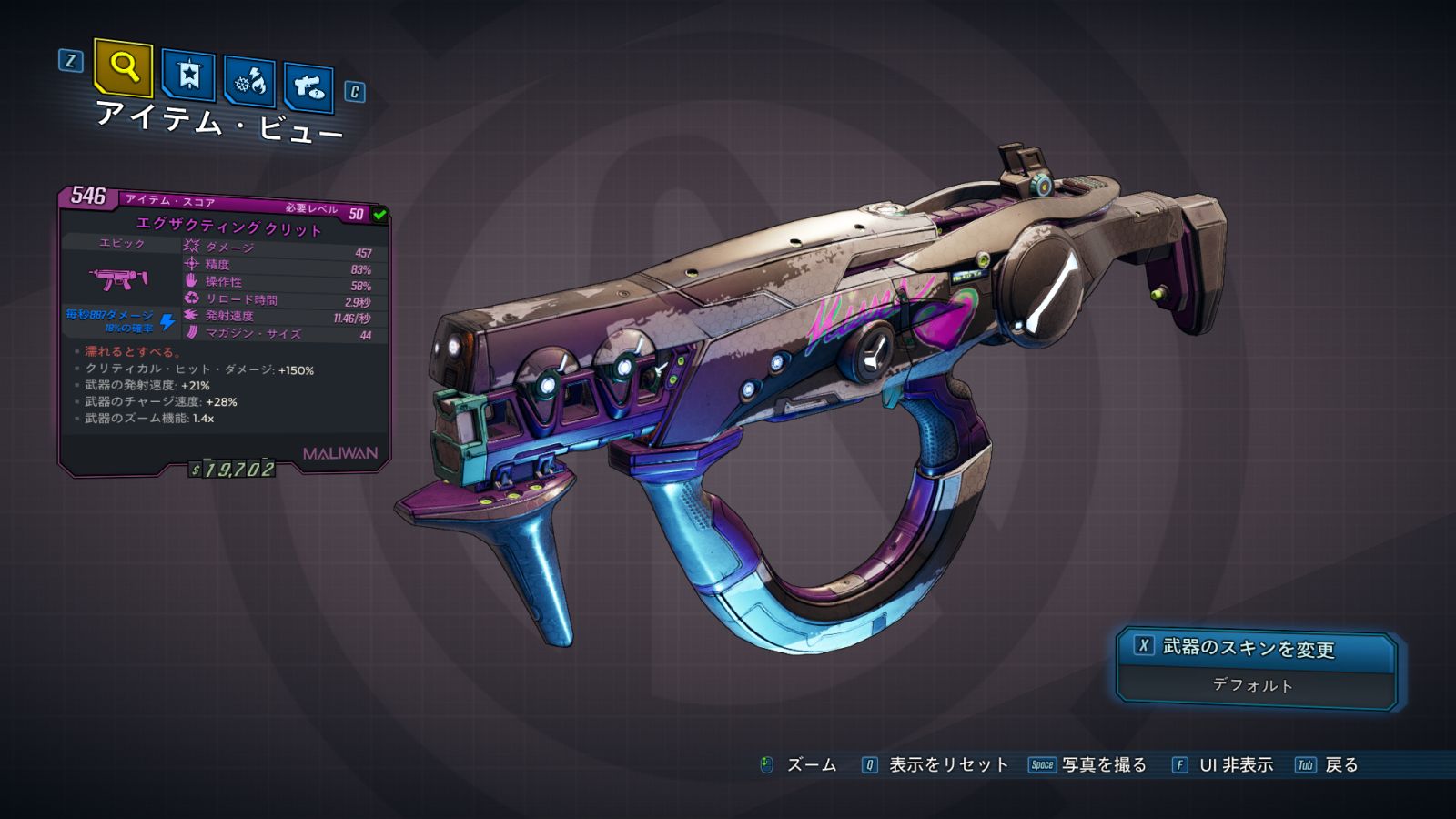Switch to the gun icon tab

click(x=309, y=87)
